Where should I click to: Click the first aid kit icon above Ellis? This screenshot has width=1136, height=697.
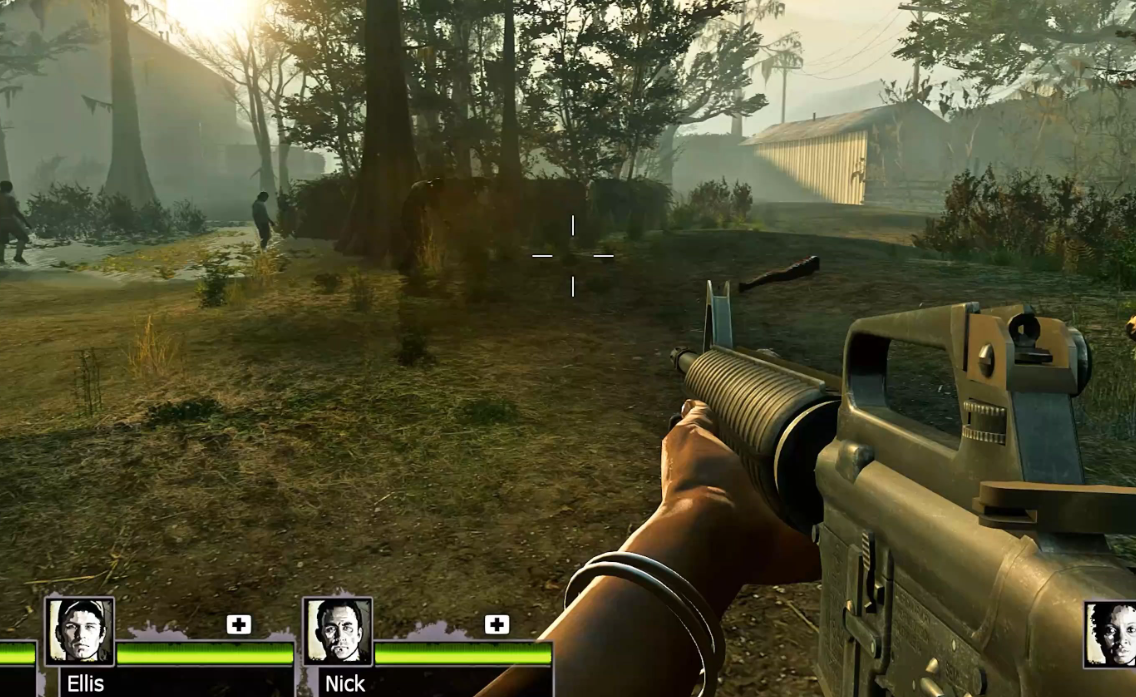[x=238, y=625]
